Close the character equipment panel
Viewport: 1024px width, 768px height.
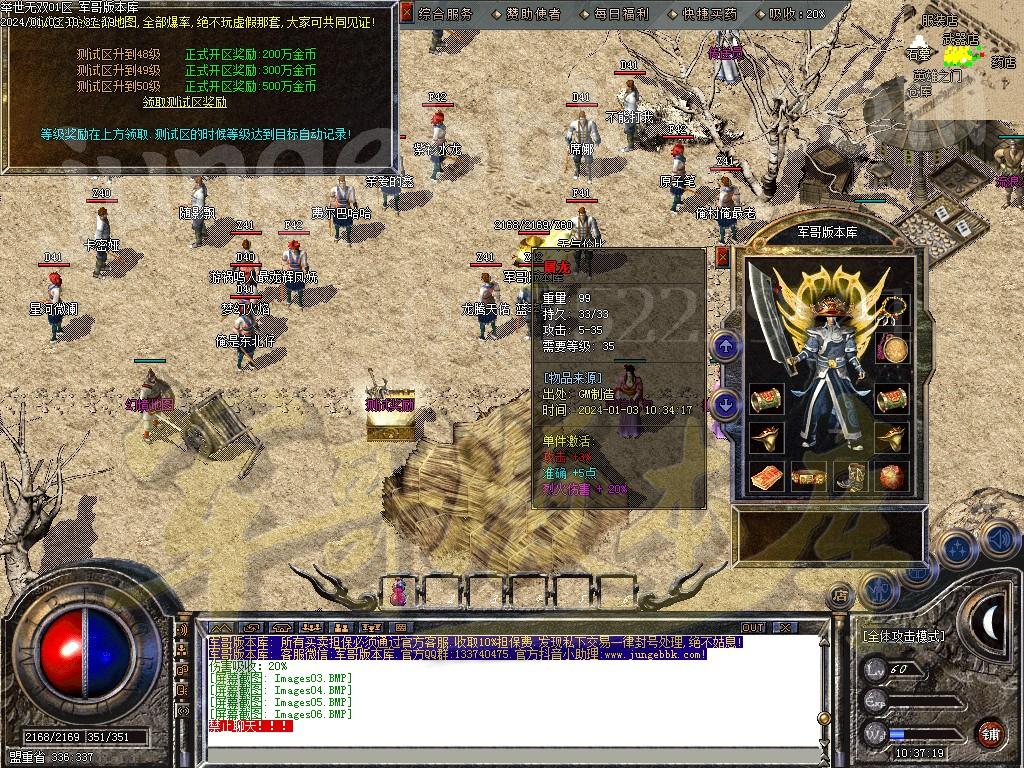coord(723,257)
